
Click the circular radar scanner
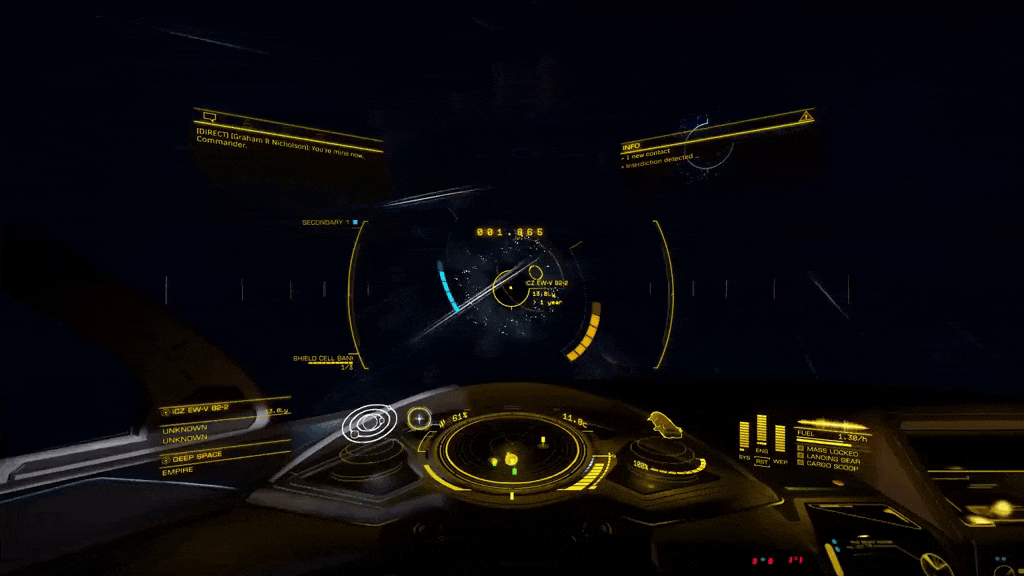pos(512,451)
